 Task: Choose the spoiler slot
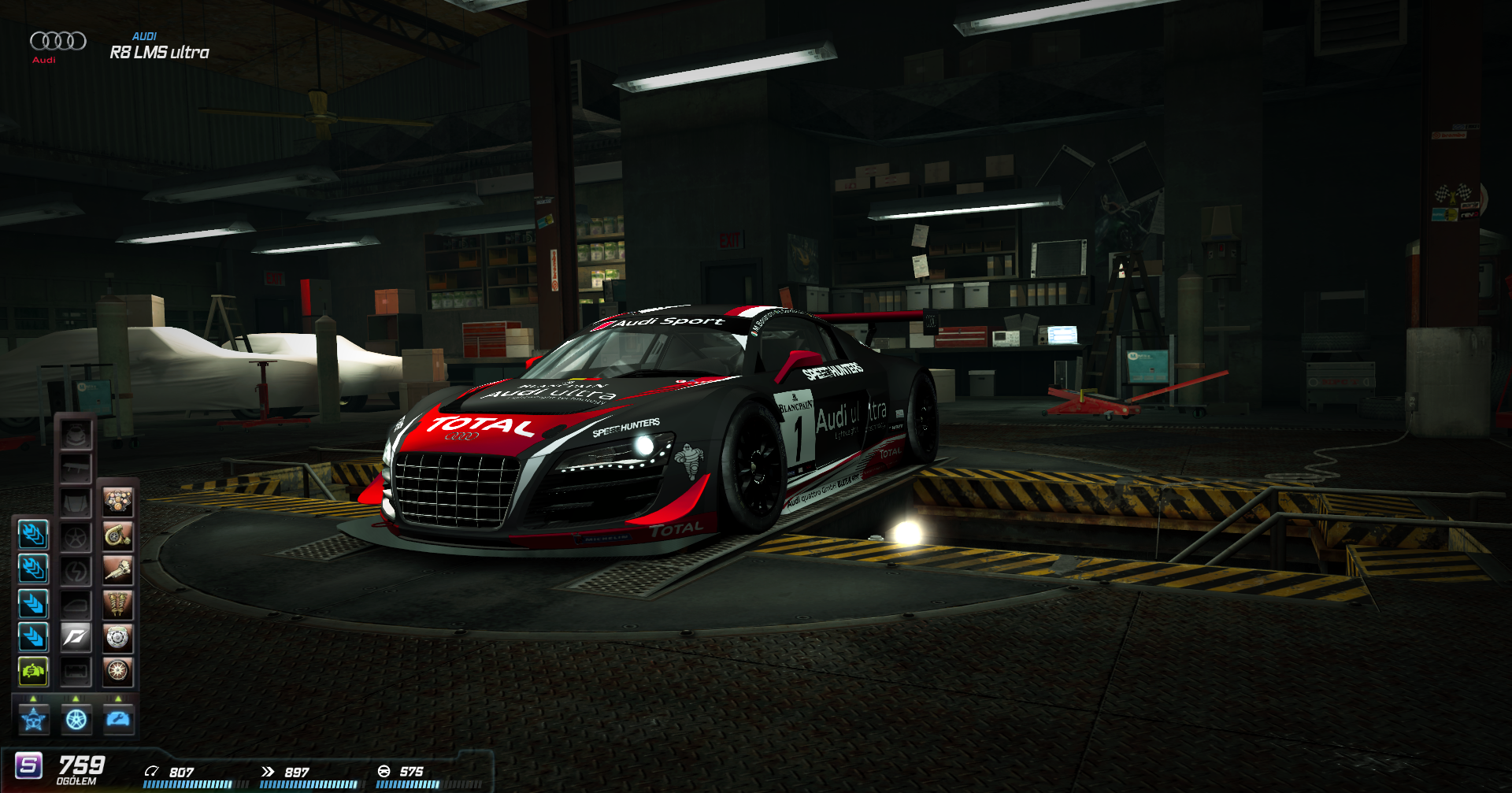pyautogui.click(x=76, y=469)
